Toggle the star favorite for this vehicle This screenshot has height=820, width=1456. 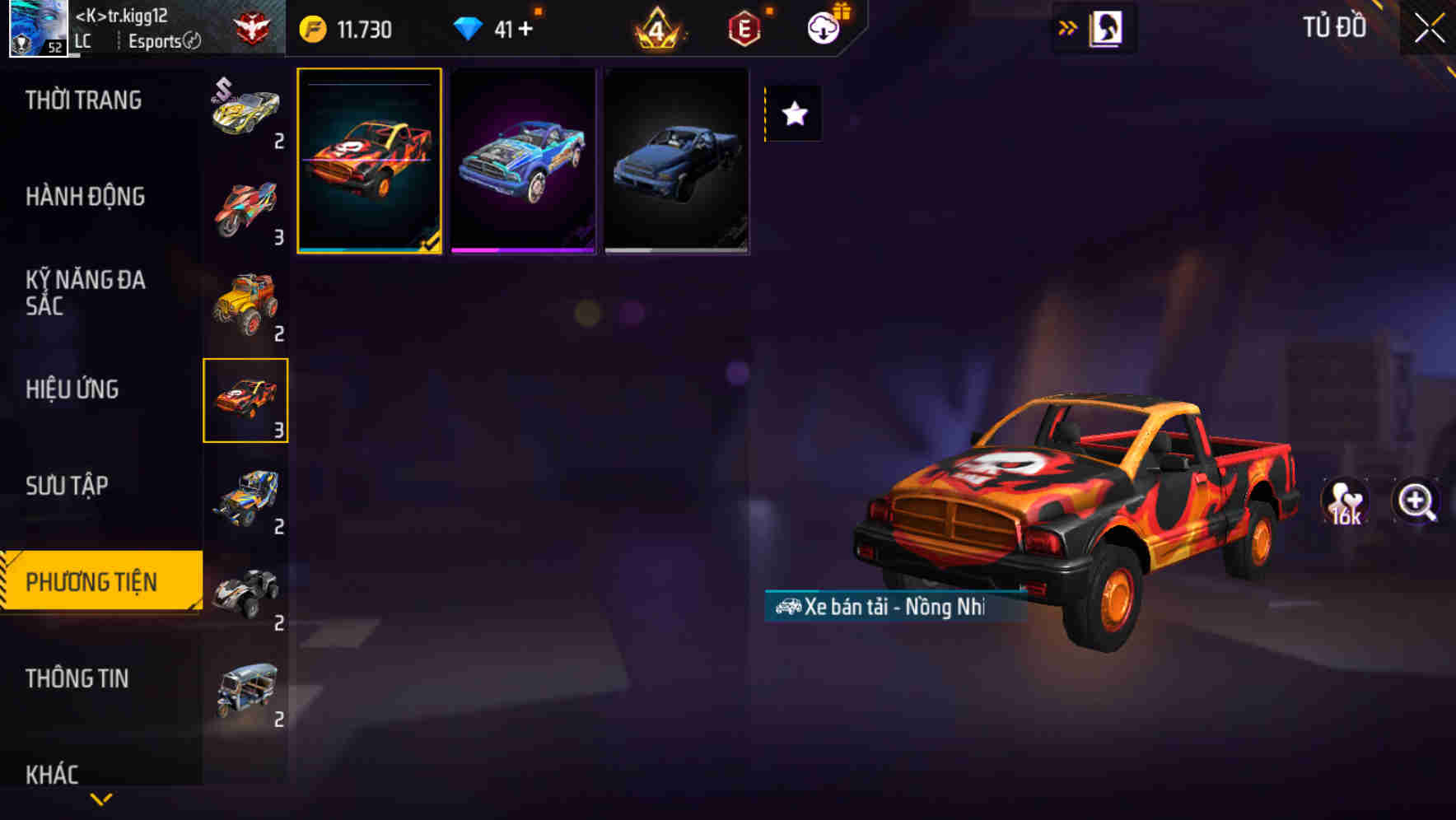793,114
